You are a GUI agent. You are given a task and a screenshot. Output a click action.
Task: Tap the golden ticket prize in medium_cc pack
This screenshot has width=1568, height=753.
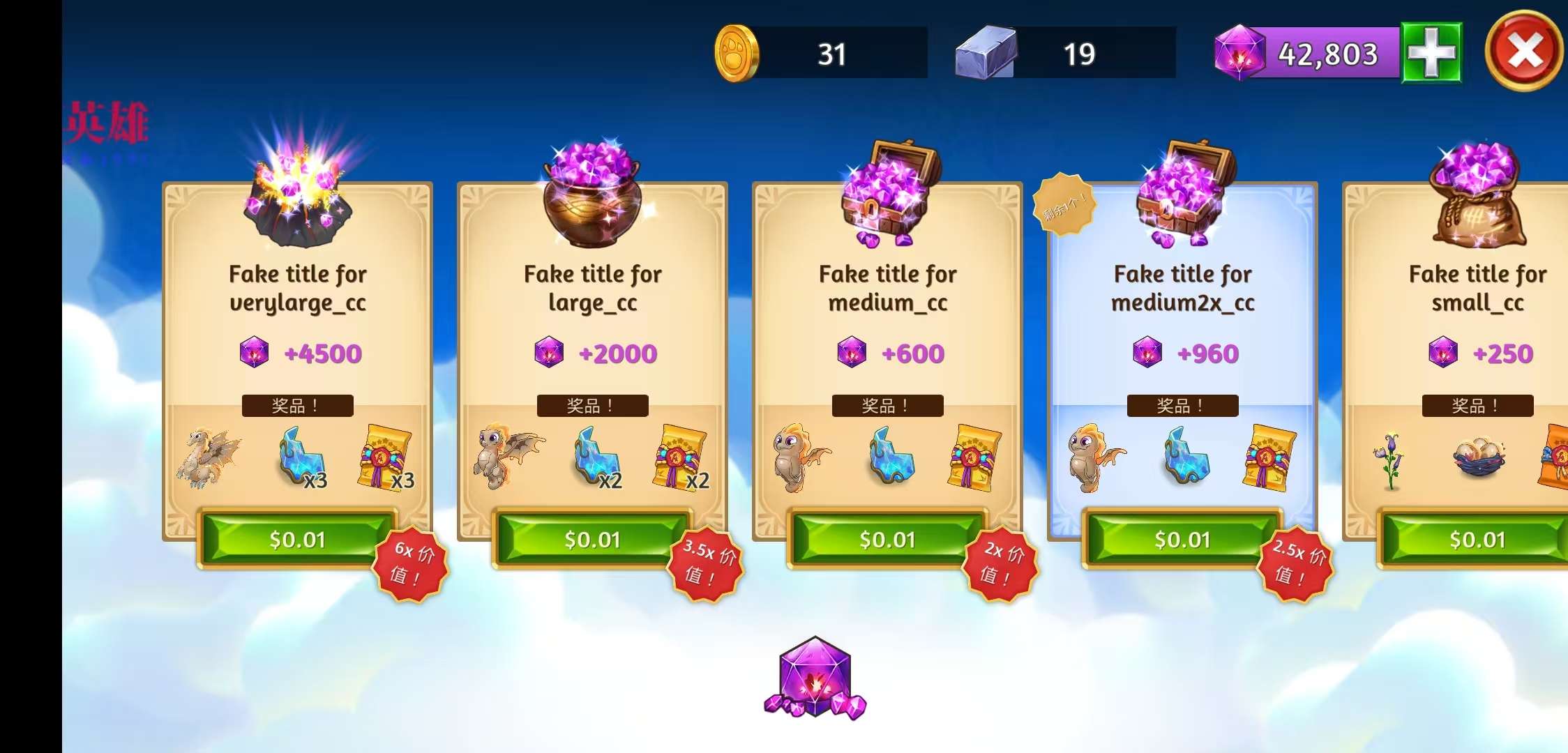(973, 457)
